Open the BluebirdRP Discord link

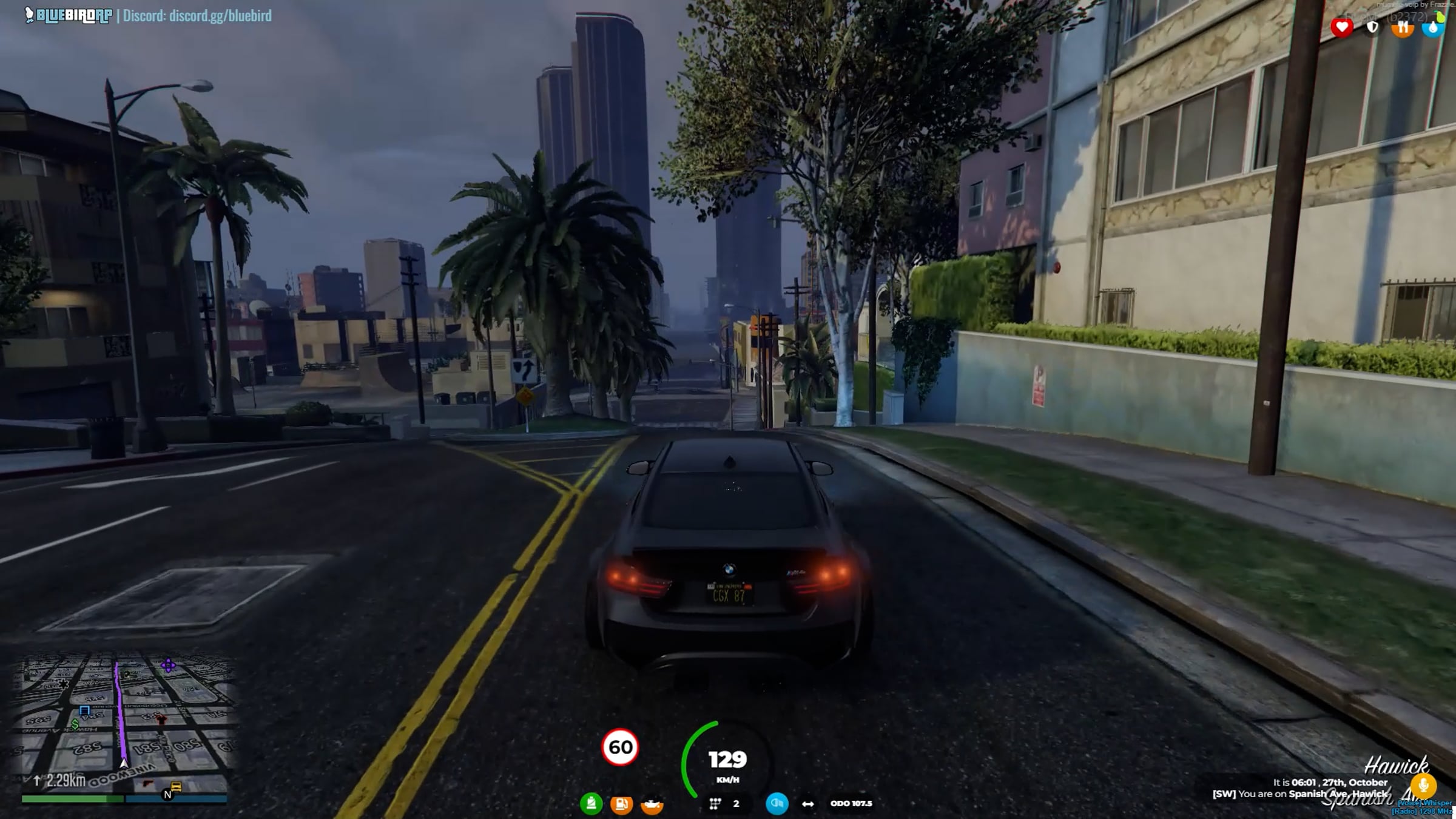tap(197, 16)
